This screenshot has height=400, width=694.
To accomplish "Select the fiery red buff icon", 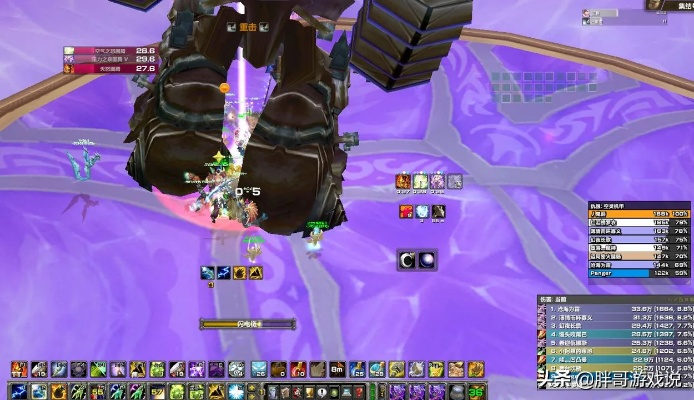I will point(407,211).
